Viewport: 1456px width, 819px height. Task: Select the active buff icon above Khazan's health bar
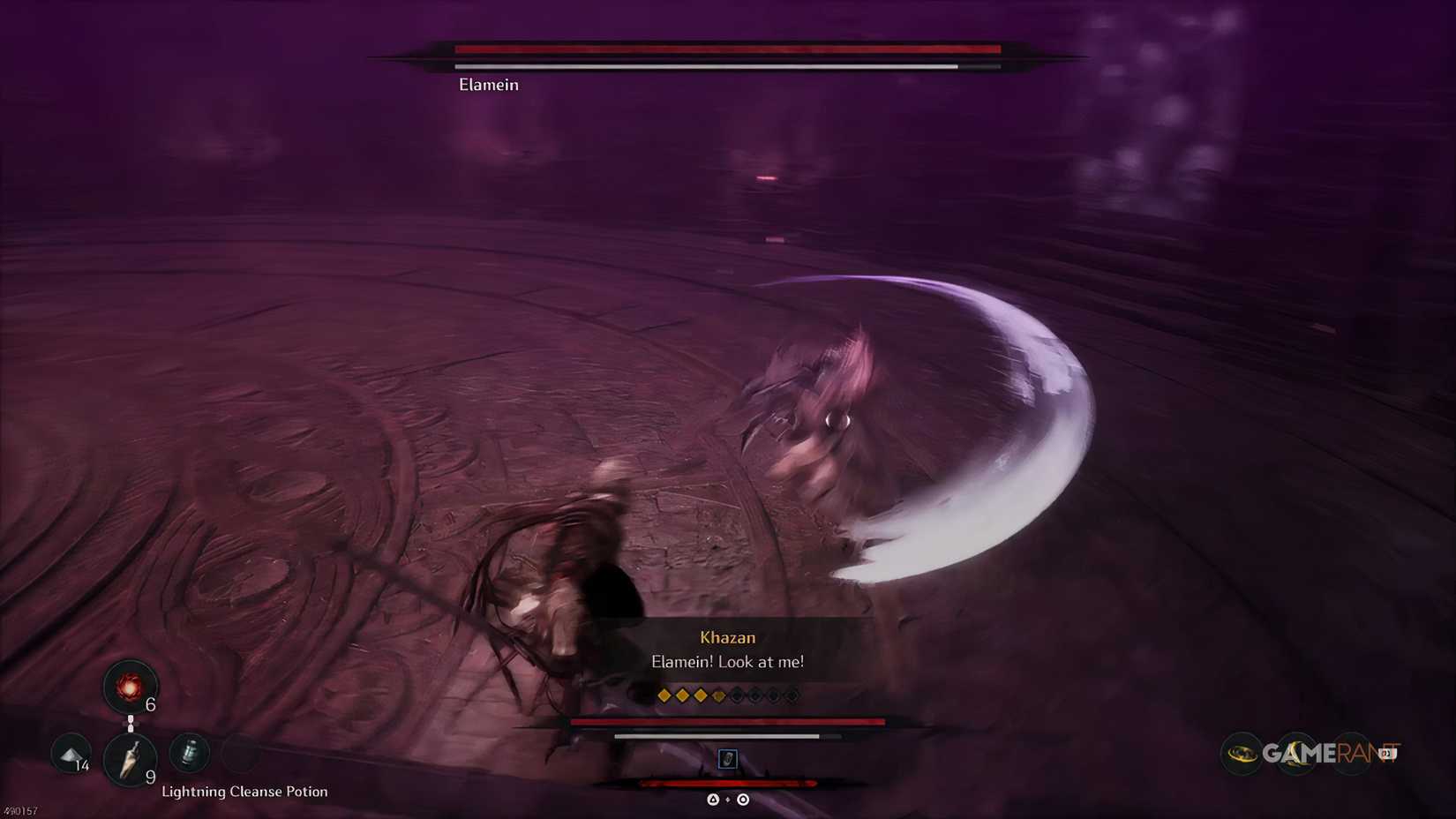pyautogui.click(x=727, y=760)
